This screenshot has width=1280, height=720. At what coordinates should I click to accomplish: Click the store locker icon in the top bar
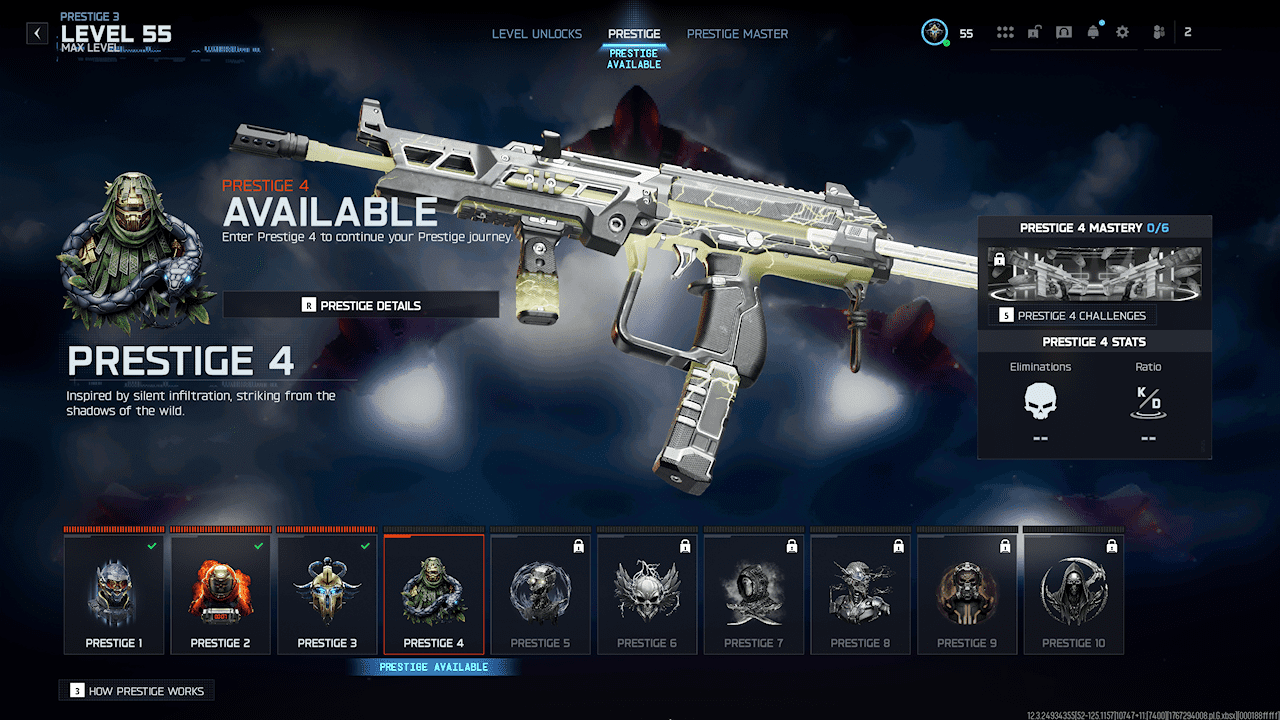coord(1035,31)
